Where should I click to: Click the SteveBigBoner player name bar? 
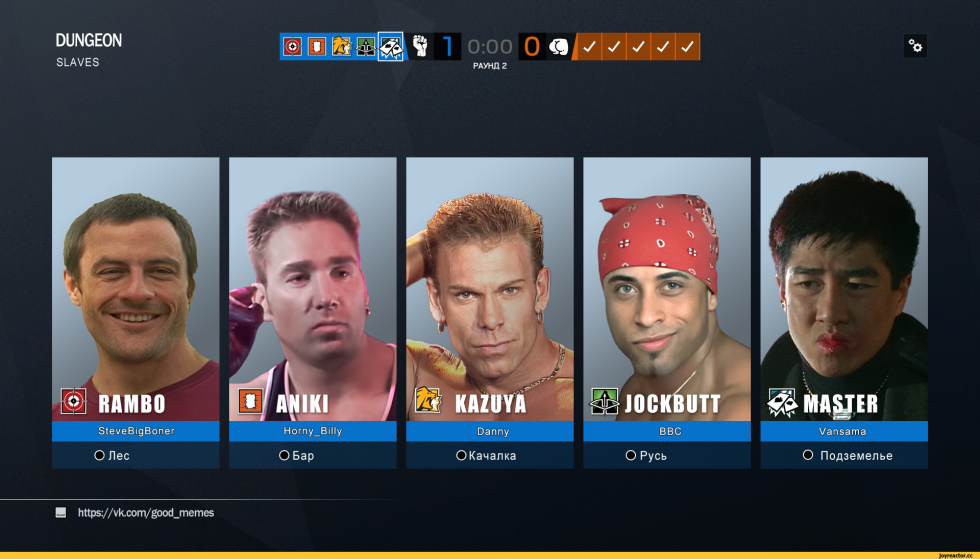click(x=135, y=432)
